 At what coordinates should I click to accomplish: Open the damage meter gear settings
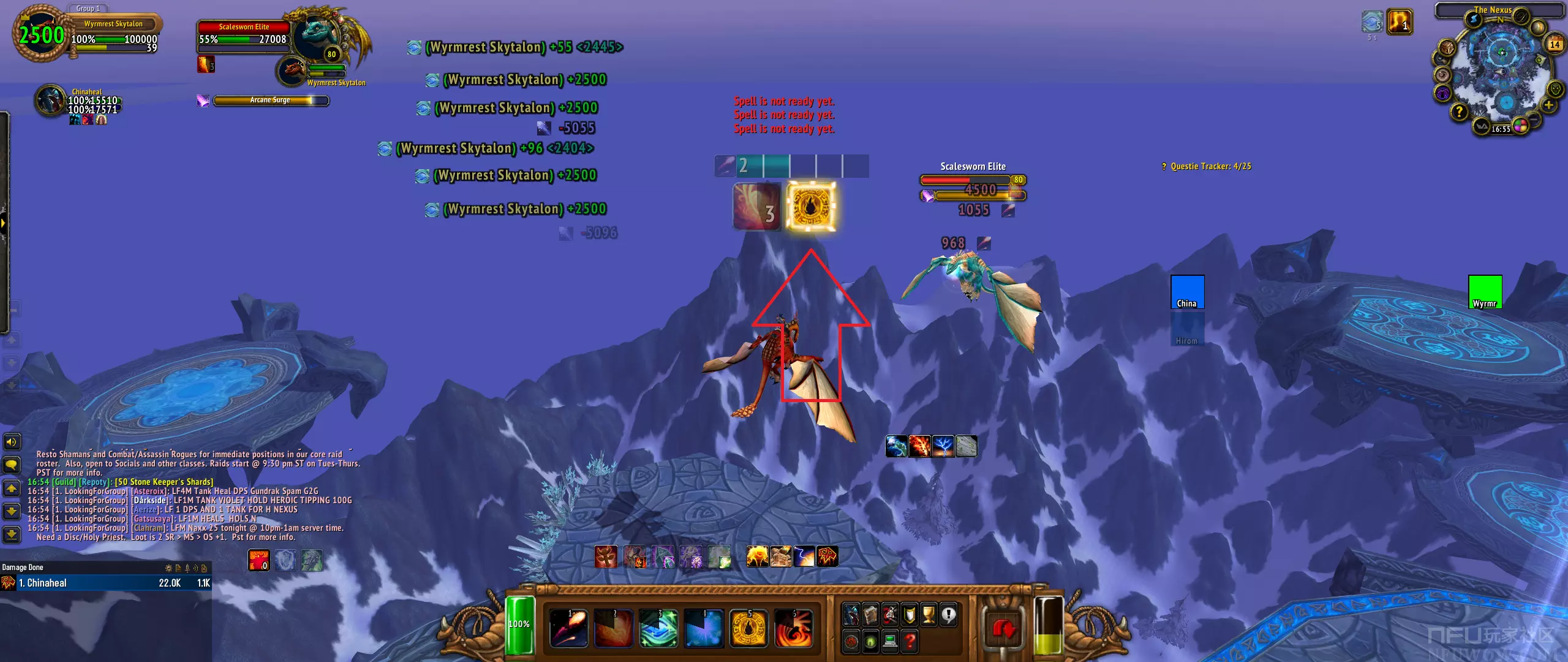(168, 568)
